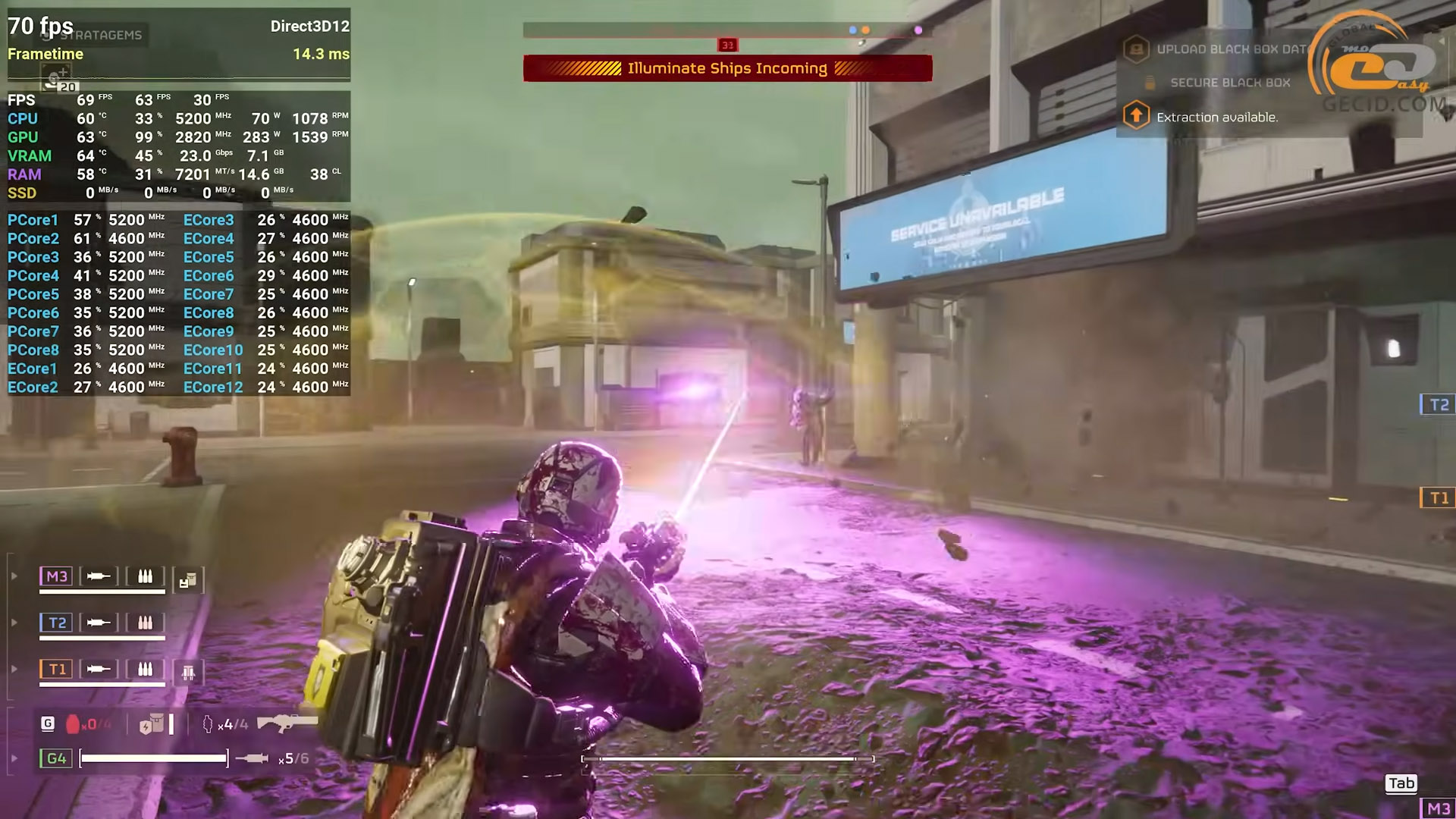Click the Illuminate Ships Incoming alert banner

pyautogui.click(x=727, y=68)
